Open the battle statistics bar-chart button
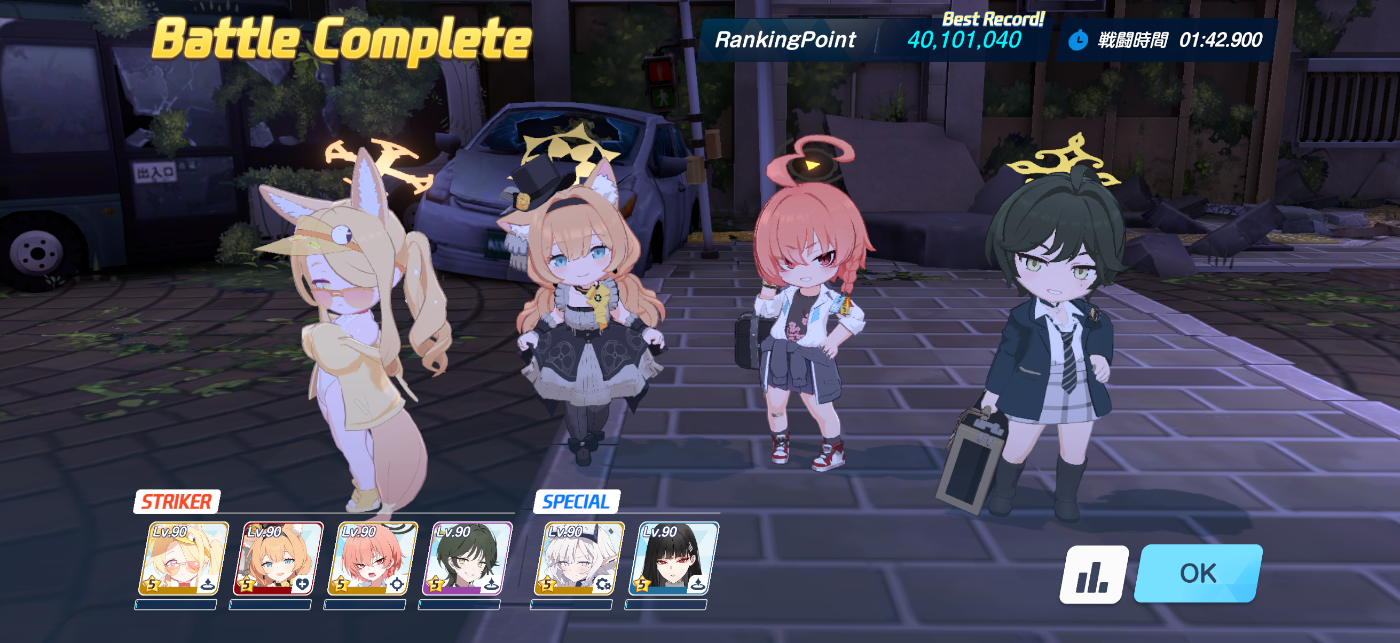1400x643 pixels. click(1094, 574)
